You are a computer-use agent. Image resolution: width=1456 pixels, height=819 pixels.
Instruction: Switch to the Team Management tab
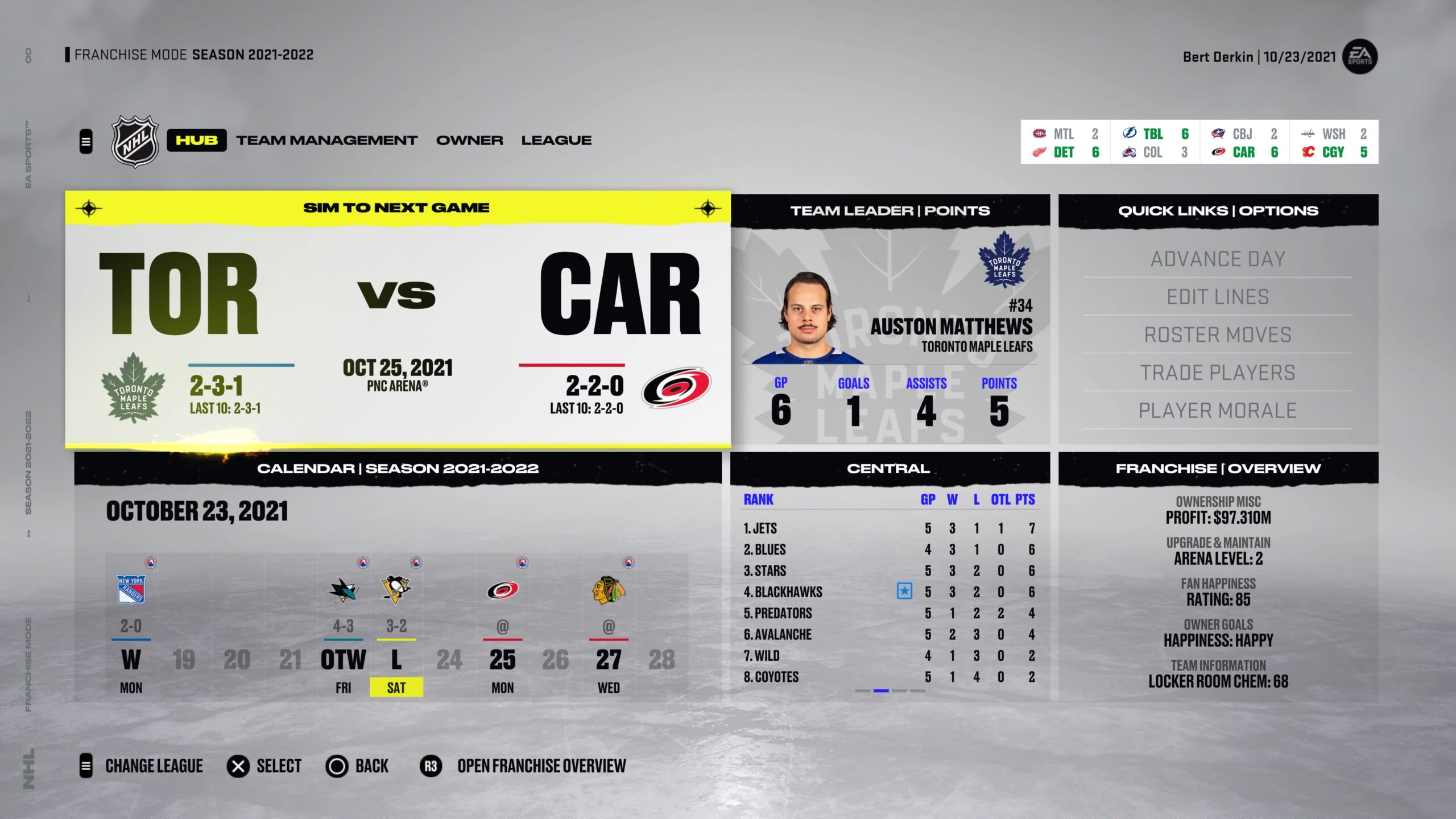[x=327, y=140]
